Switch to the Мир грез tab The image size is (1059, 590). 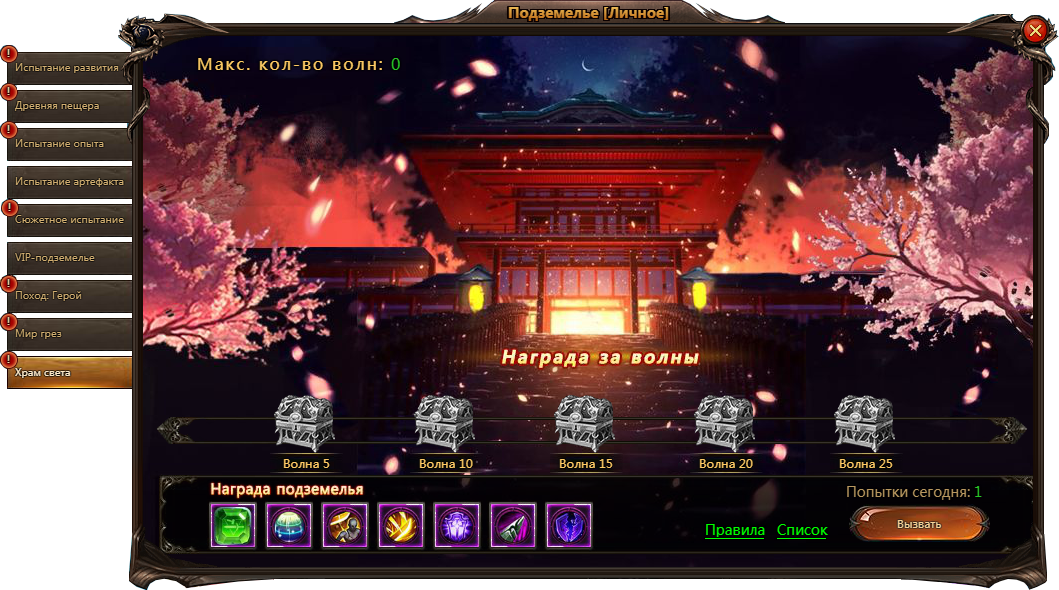[69, 334]
